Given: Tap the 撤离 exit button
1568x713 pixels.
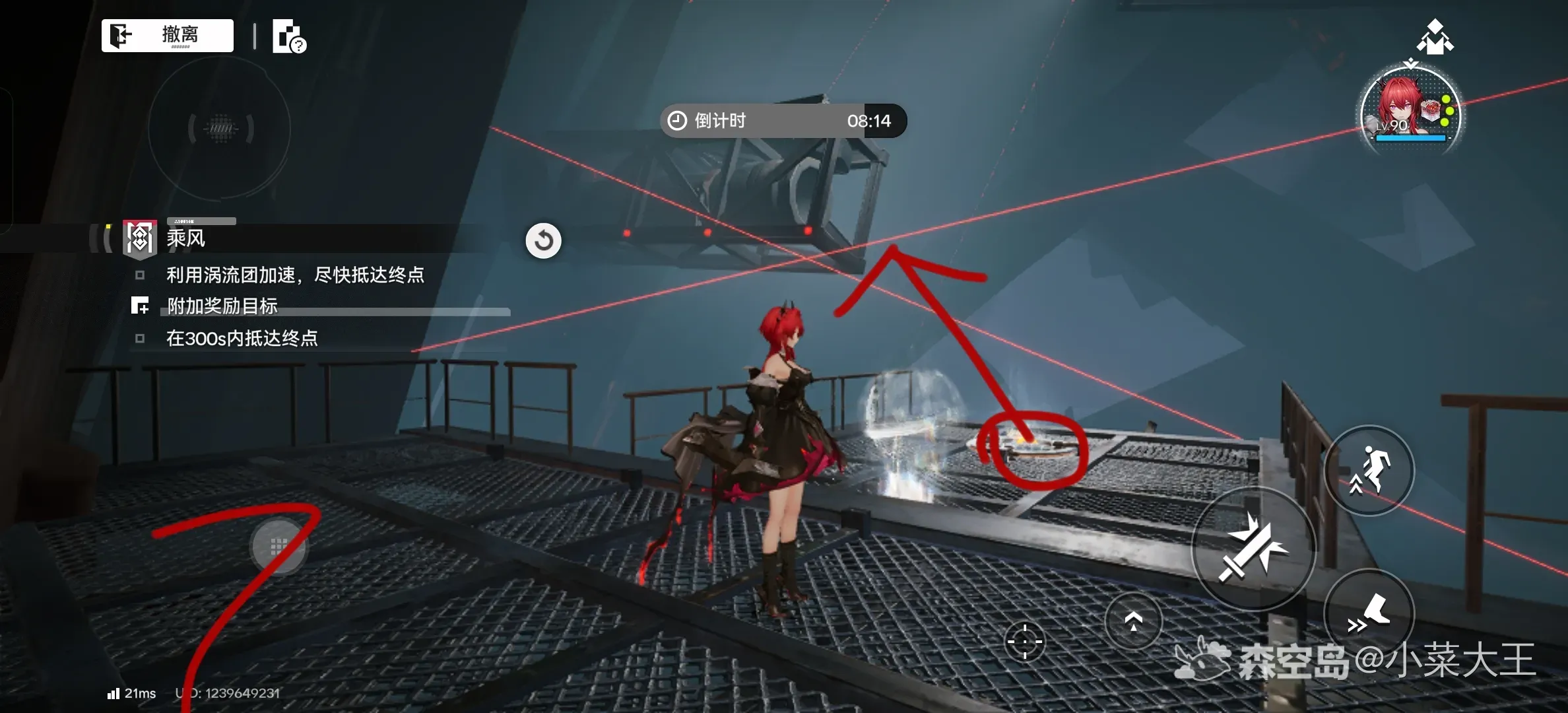Looking at the screenshot, I should tap(168, 35).
